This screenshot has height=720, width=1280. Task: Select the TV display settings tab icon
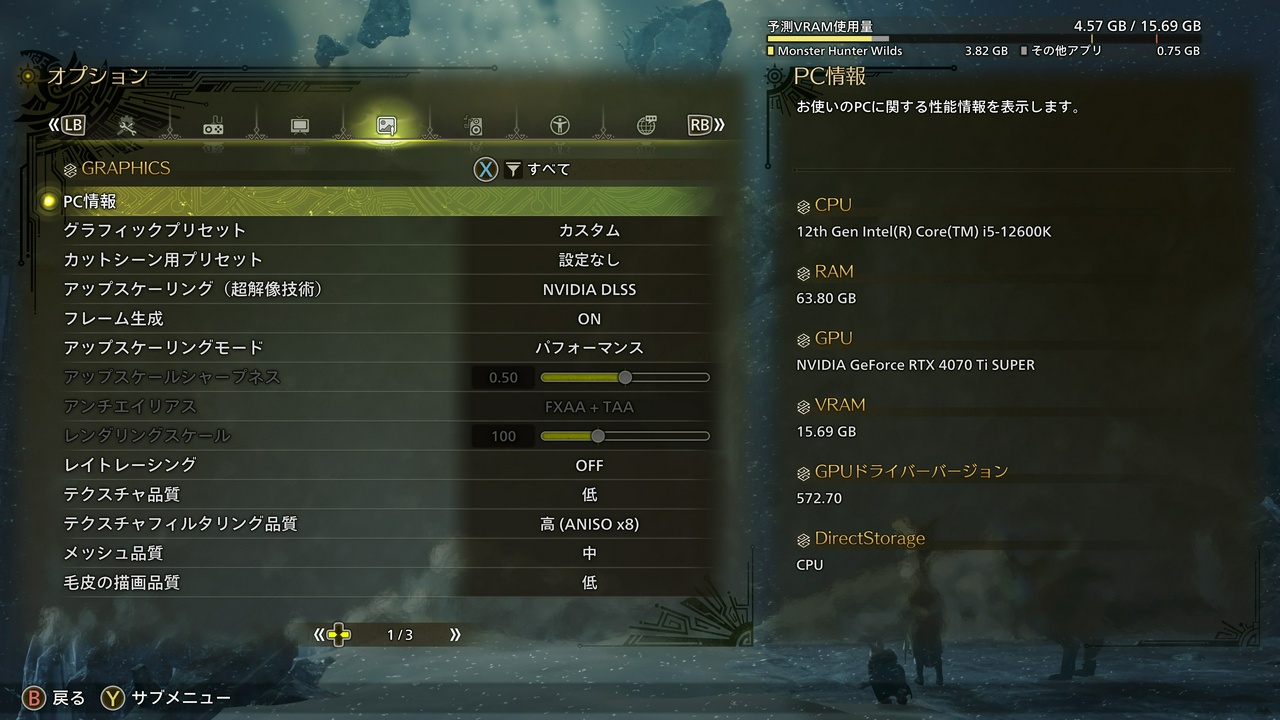pyautogui.click(x=297, y=124)
